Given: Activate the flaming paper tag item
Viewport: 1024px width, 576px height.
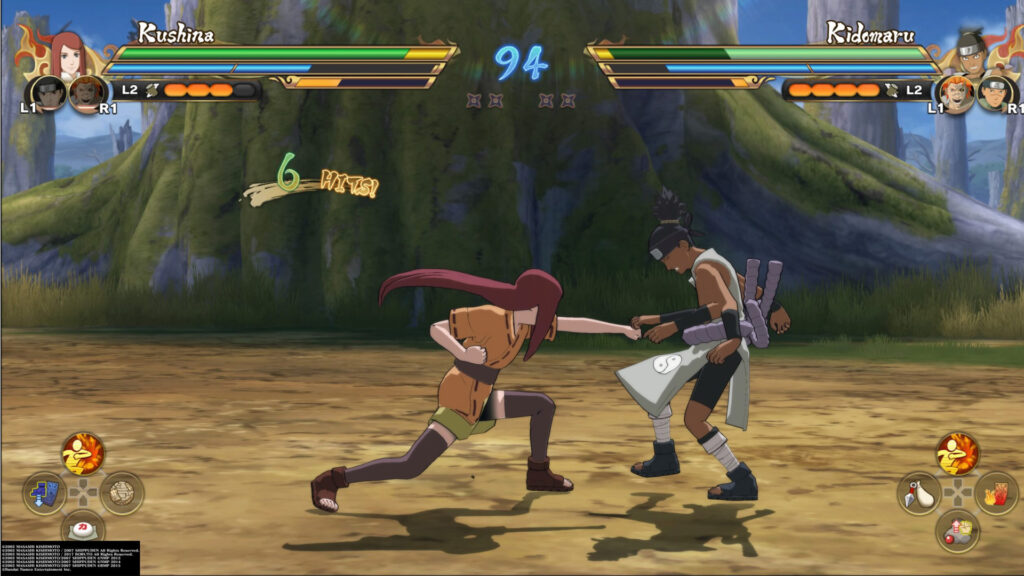Looking at the screenshot, I should point(996,493).
